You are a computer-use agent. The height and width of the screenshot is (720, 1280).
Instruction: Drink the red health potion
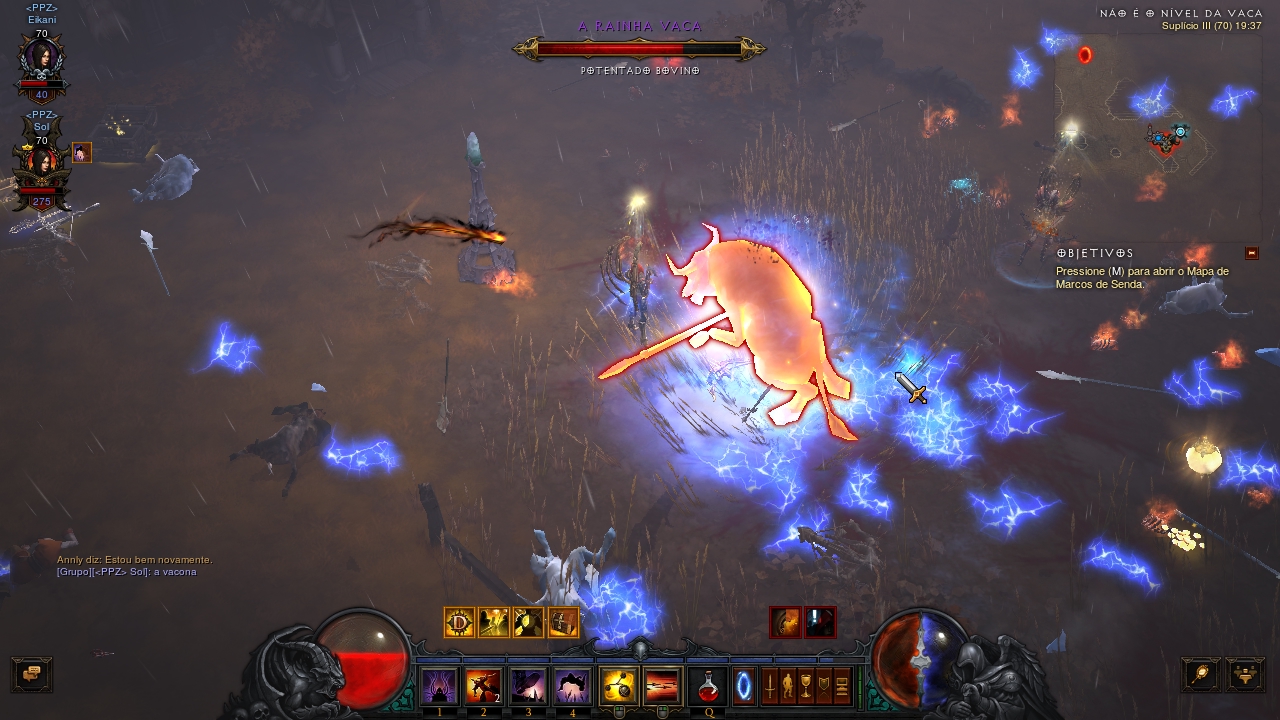point(708,686)
